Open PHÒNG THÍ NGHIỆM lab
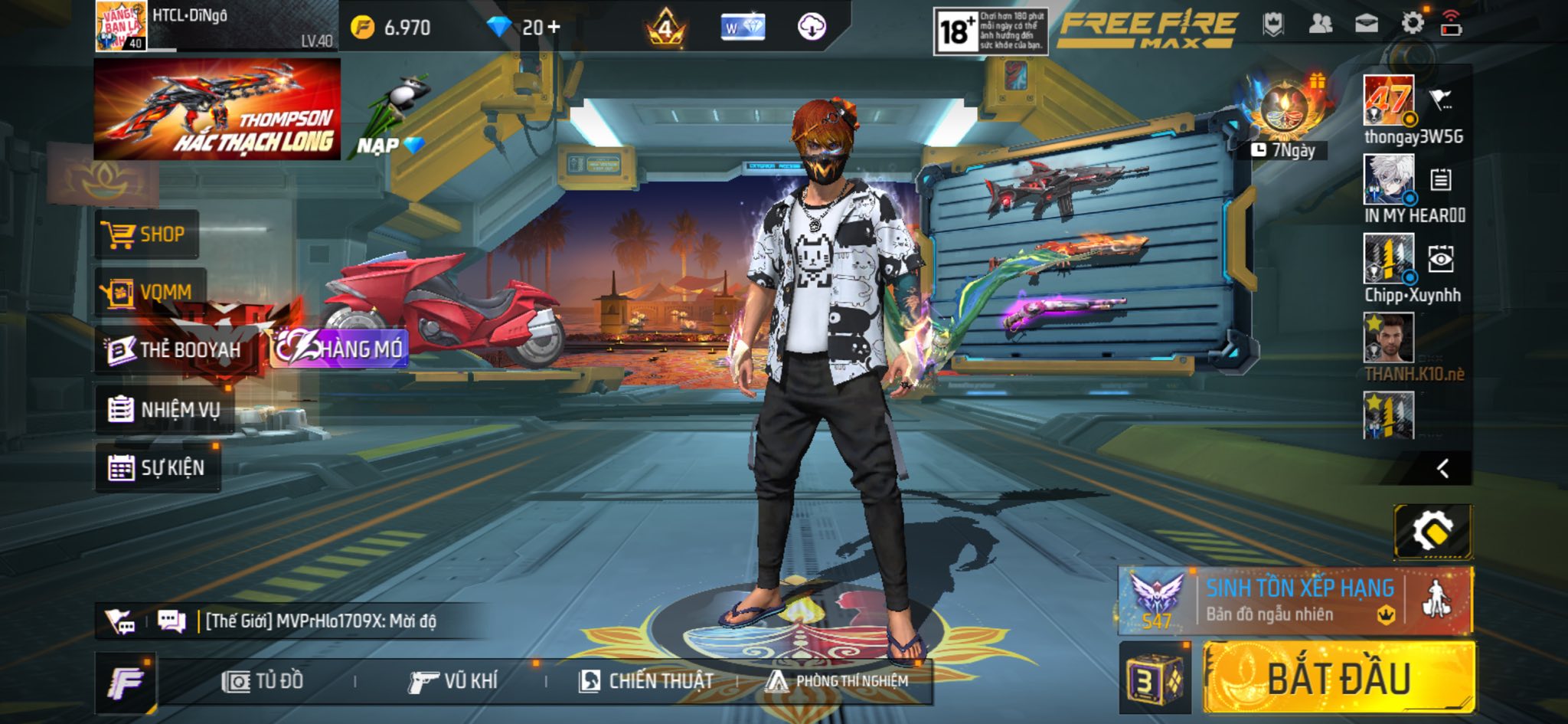1568x724 pixels. point(838,681)
